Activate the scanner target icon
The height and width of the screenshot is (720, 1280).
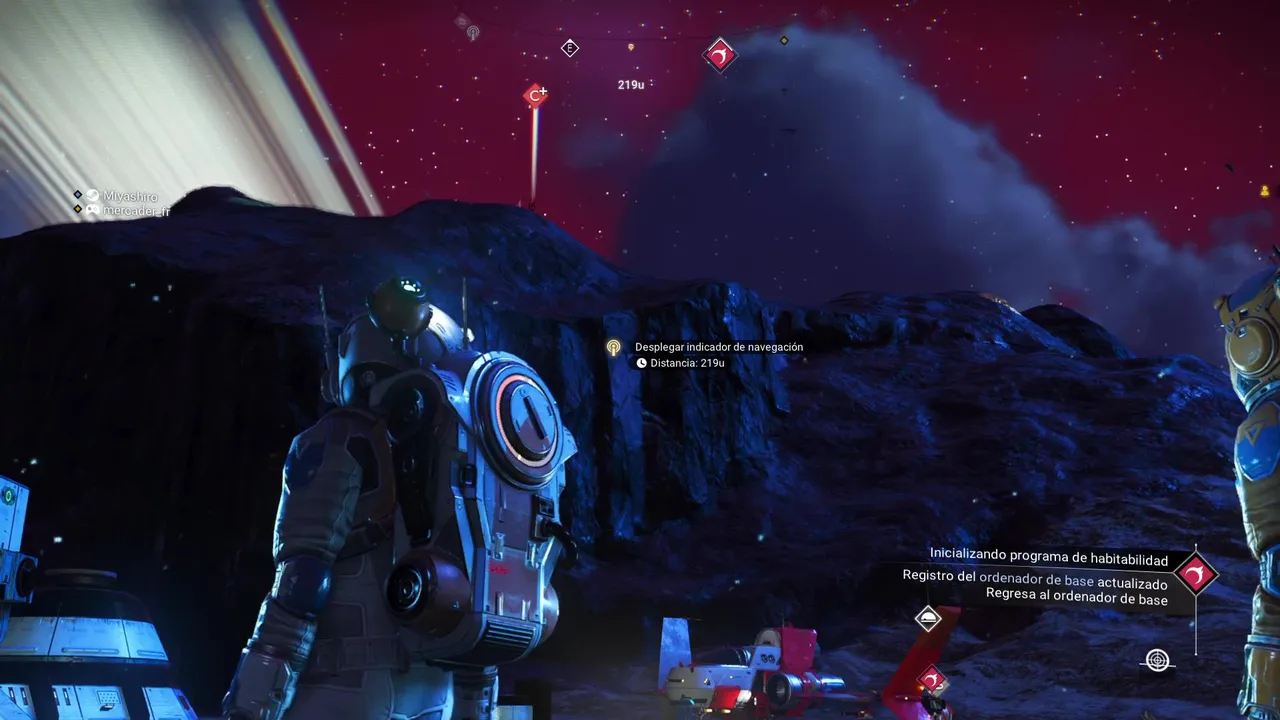point(1158,661)
